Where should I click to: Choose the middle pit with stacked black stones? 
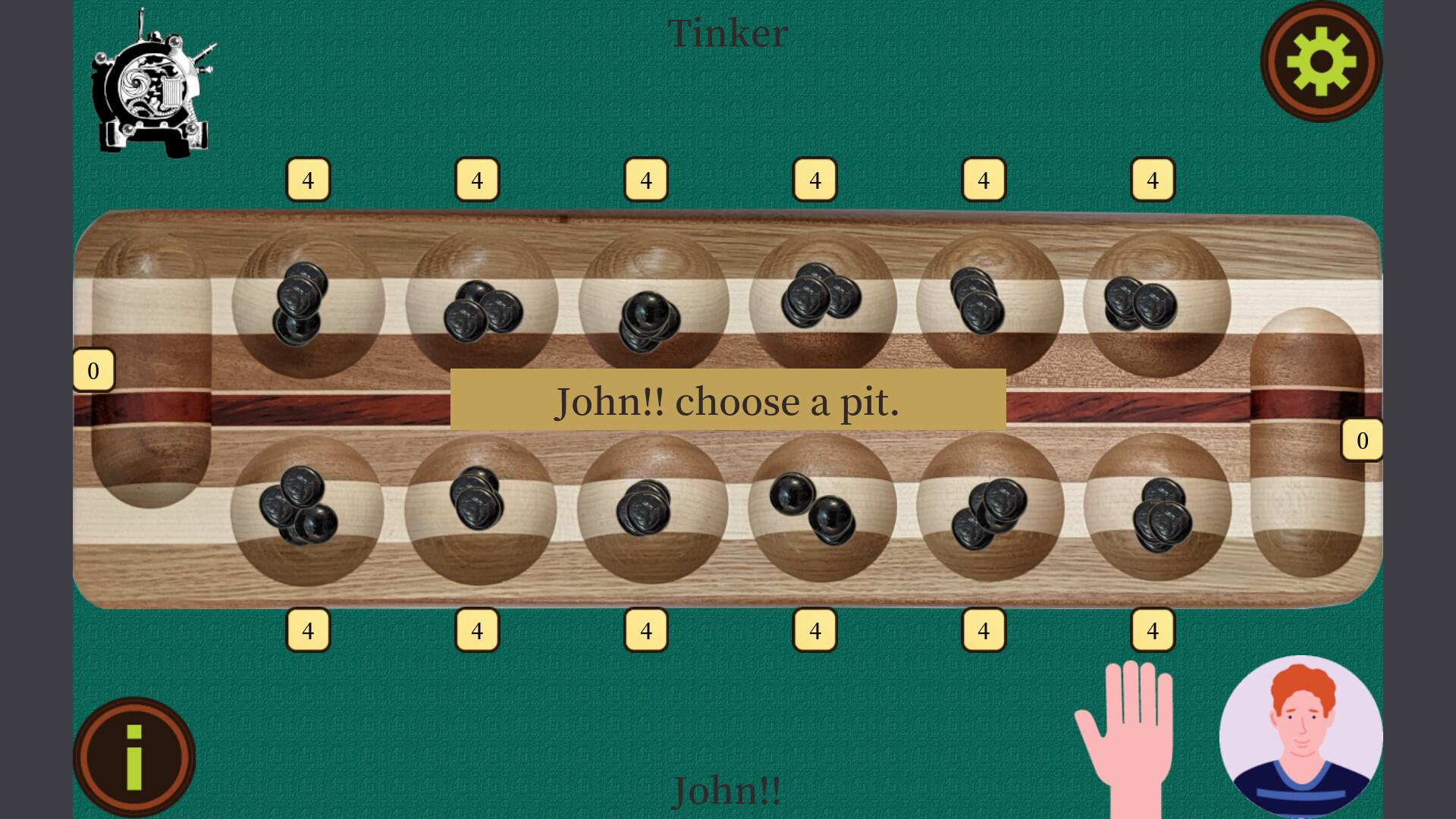[646, 303]
